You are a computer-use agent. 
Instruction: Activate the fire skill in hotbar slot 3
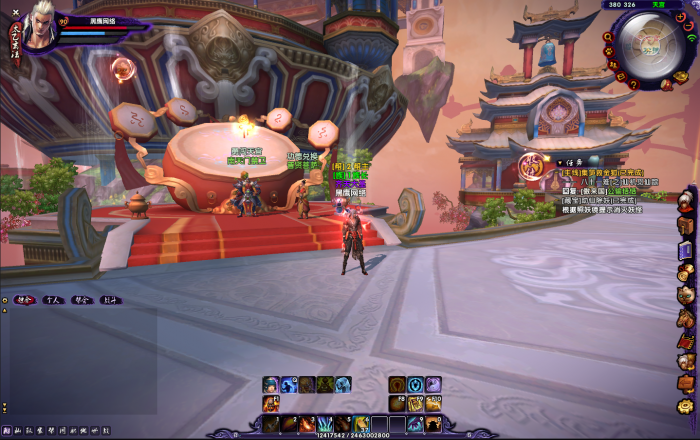click(x=306, y=424)
